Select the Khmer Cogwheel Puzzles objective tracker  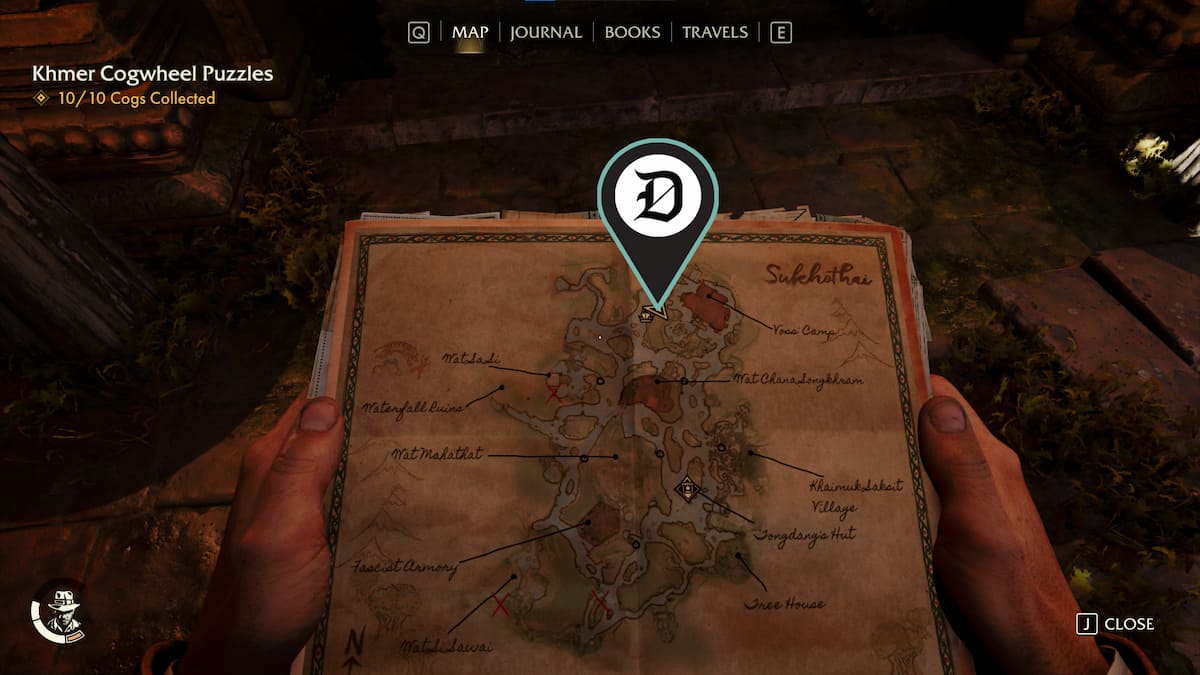tap(152, 74)
